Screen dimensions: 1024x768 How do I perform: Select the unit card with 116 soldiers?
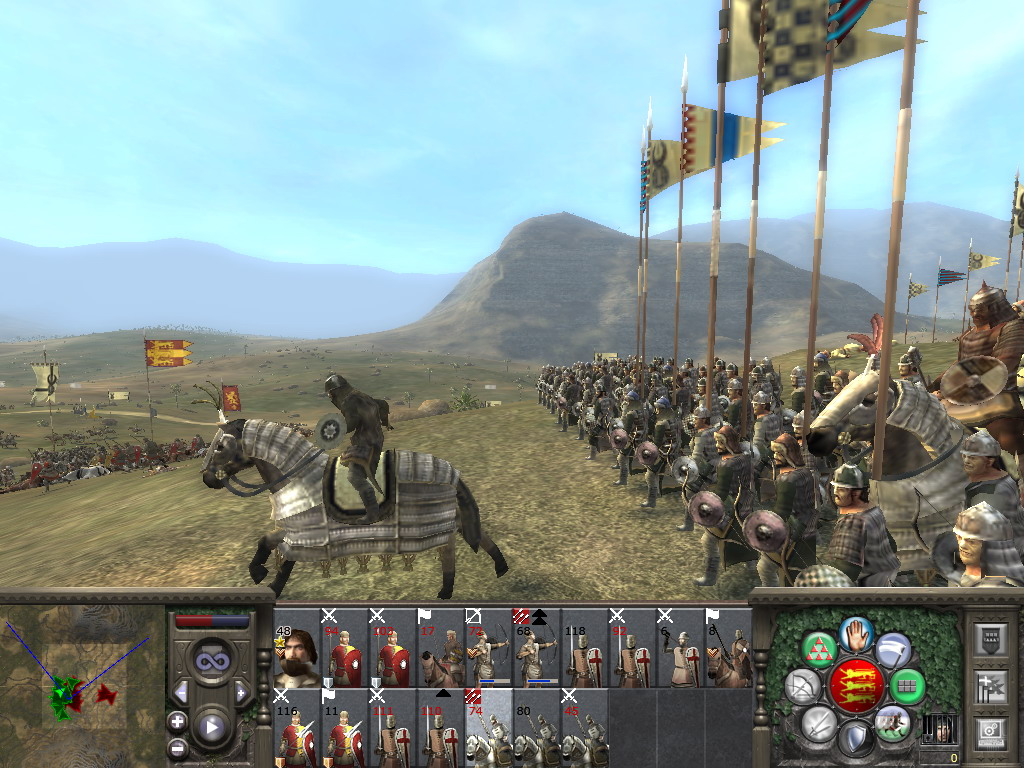coord(296,728)
